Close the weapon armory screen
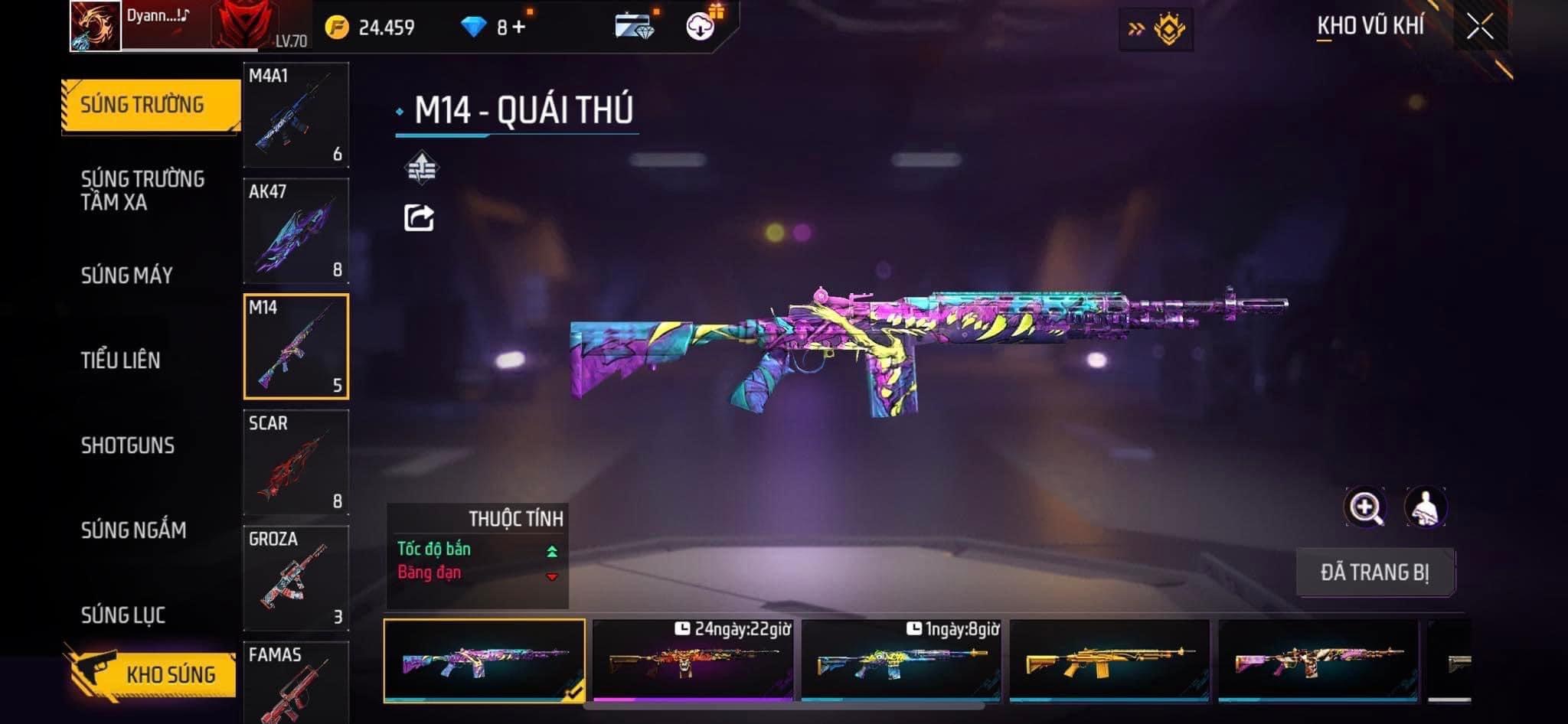Viewport: 1568px width, 724px height. tap(1480, 27)
